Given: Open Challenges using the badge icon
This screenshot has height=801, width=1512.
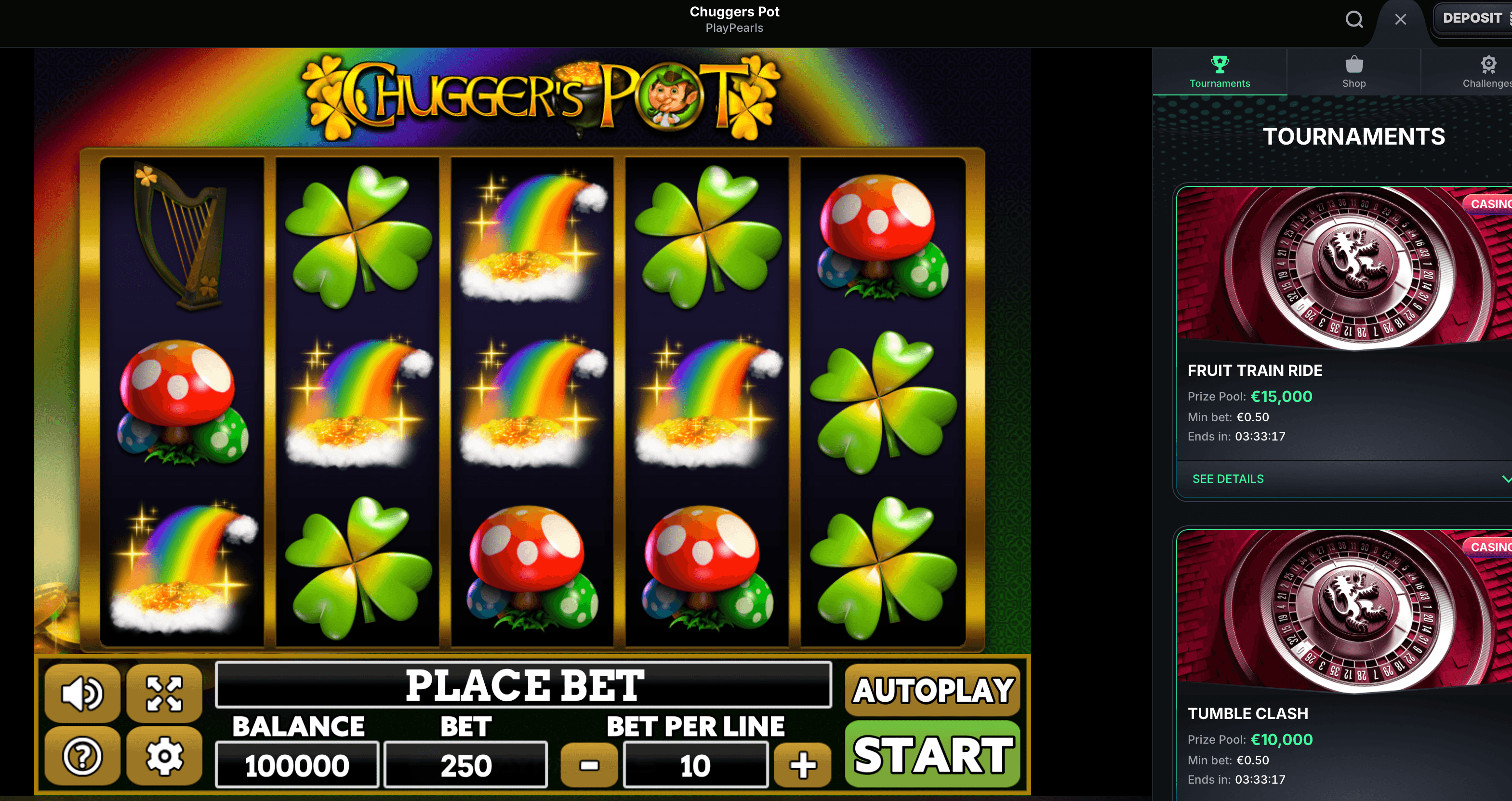Looking at the screenshot, I should [x=1488, y=65].
